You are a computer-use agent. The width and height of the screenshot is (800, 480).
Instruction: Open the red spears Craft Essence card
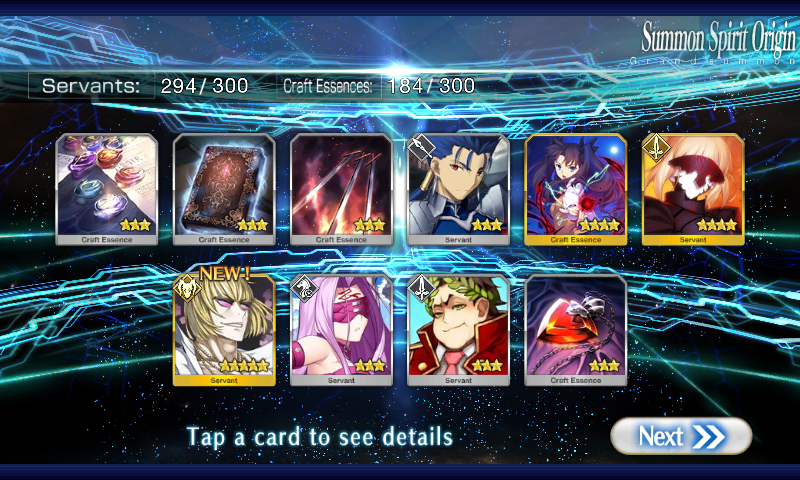(x=341, y=188)
